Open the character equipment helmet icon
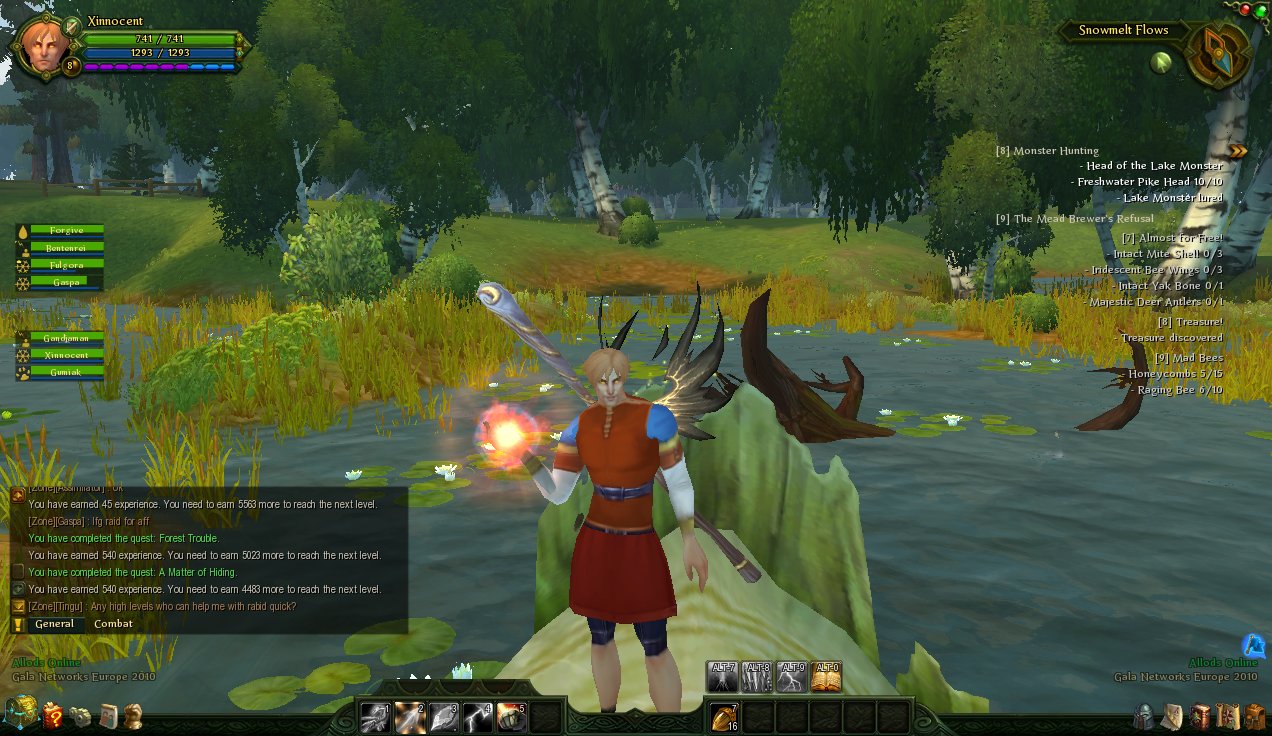The height and width of the screenshot is (736, 1272). tap(1142, 716)
